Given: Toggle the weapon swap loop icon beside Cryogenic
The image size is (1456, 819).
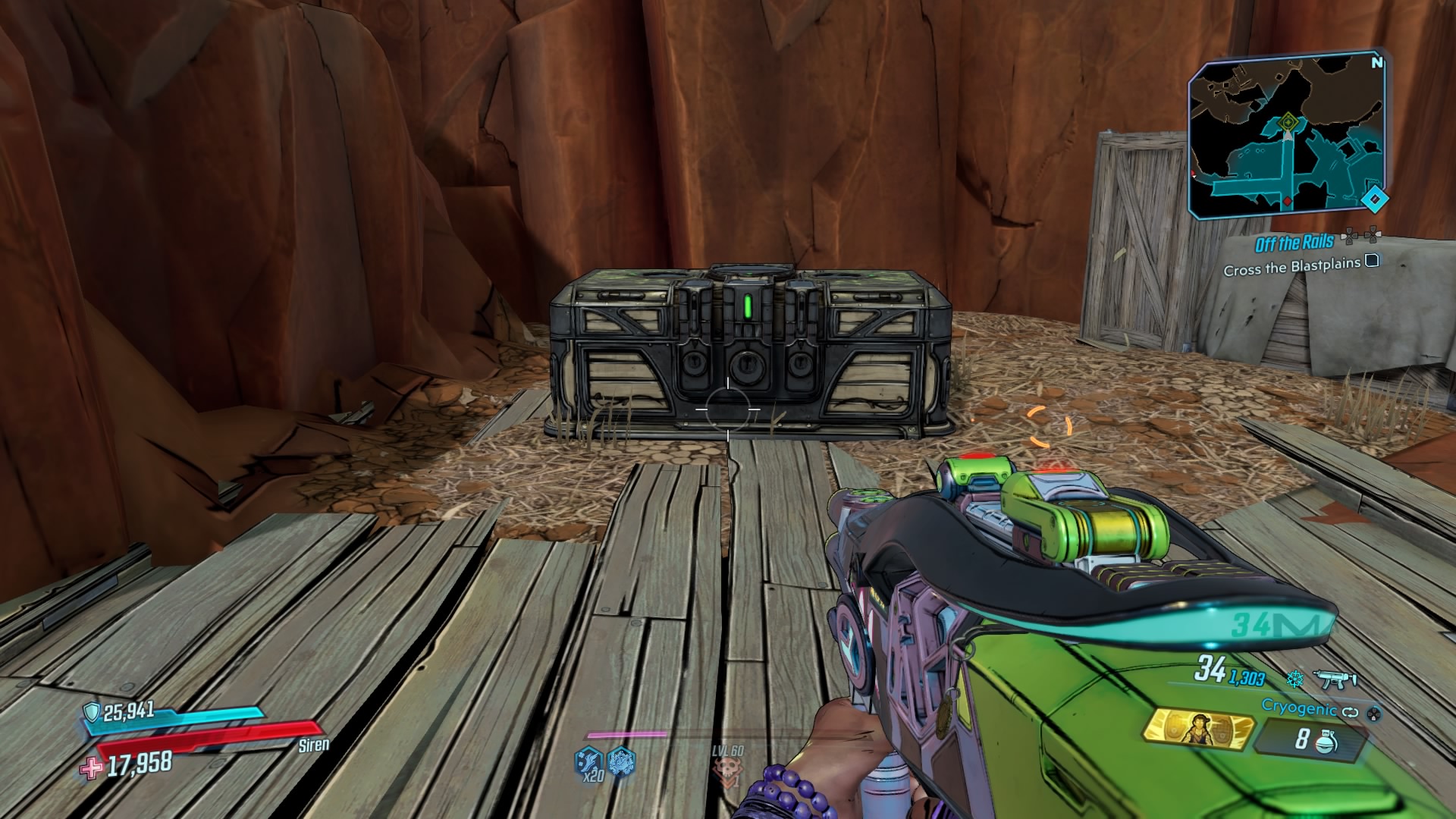Looking at the screenshot, I should pyautogui.click(x=1349, y=712).
